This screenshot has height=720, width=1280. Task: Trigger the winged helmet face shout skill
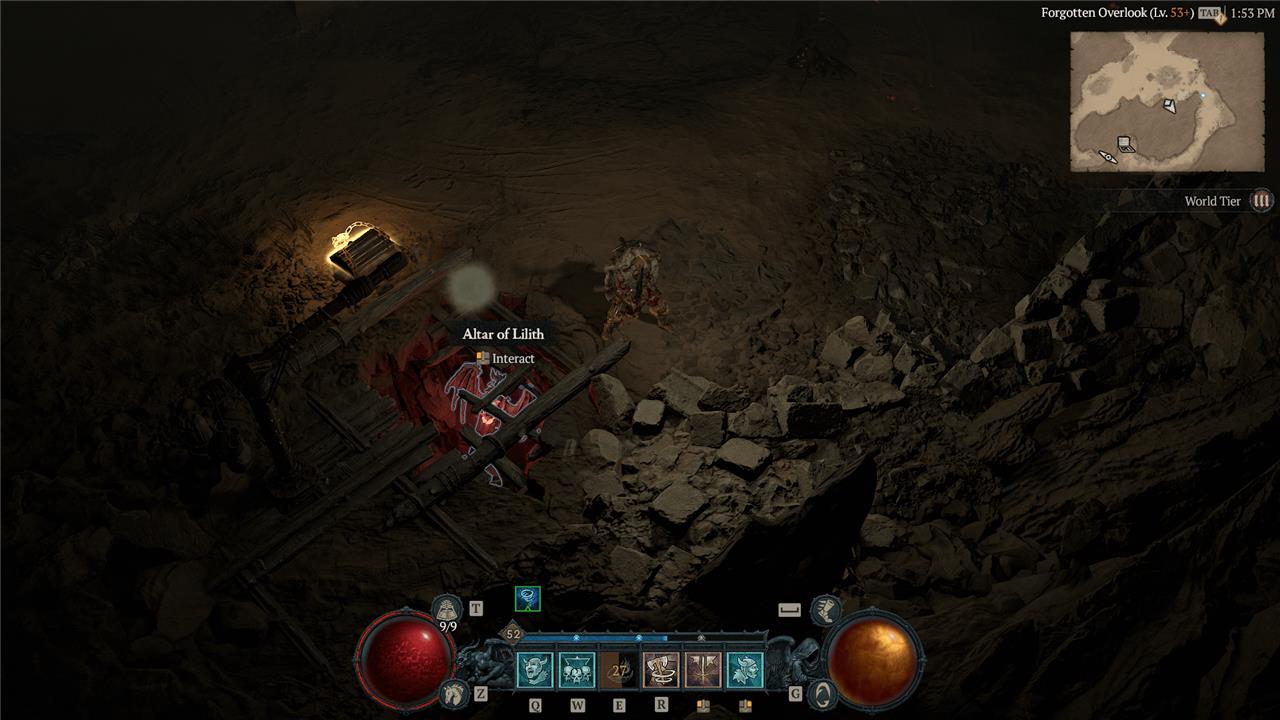(745, 670)
